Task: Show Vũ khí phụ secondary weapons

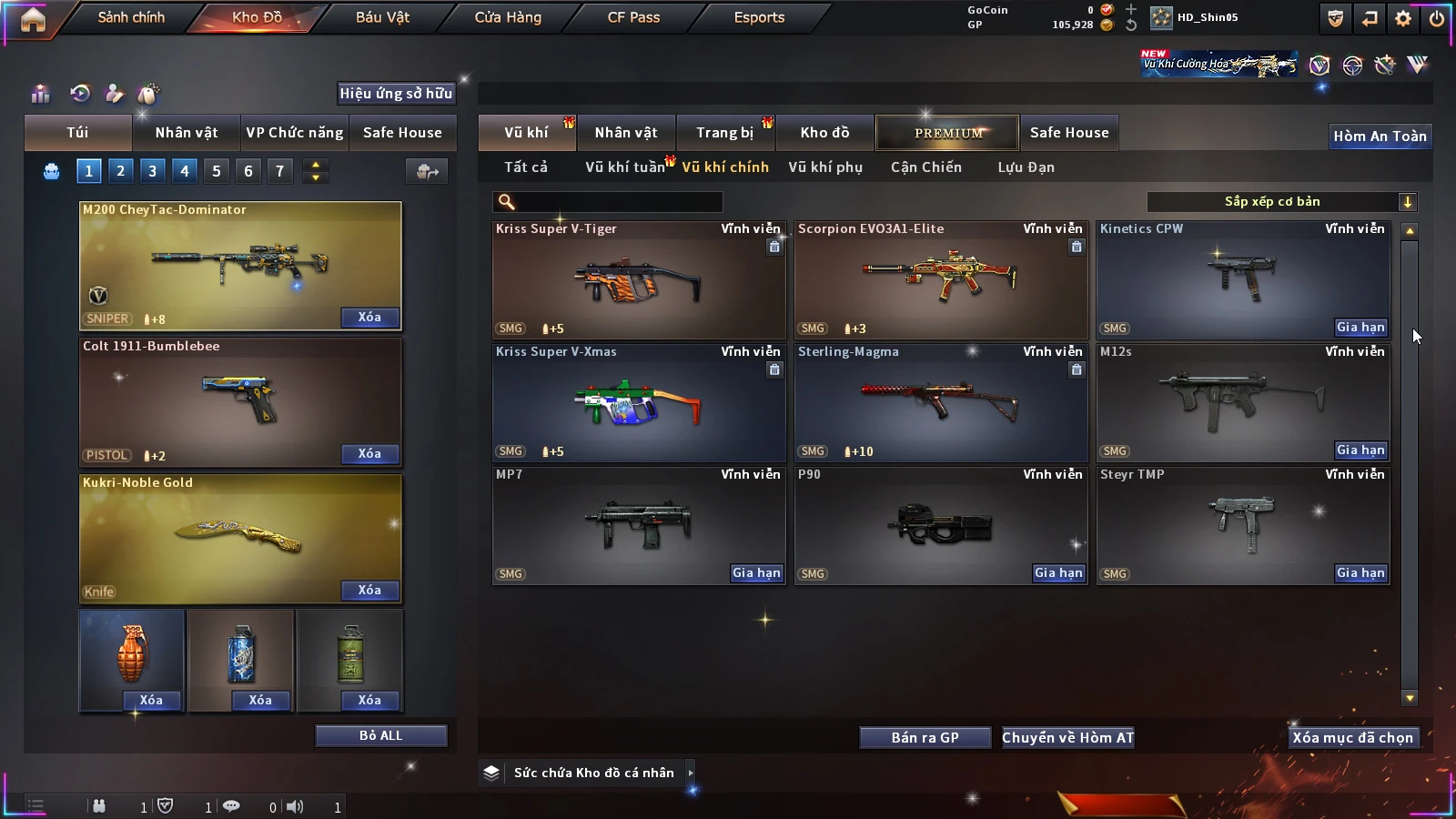Action: point(824,167)
